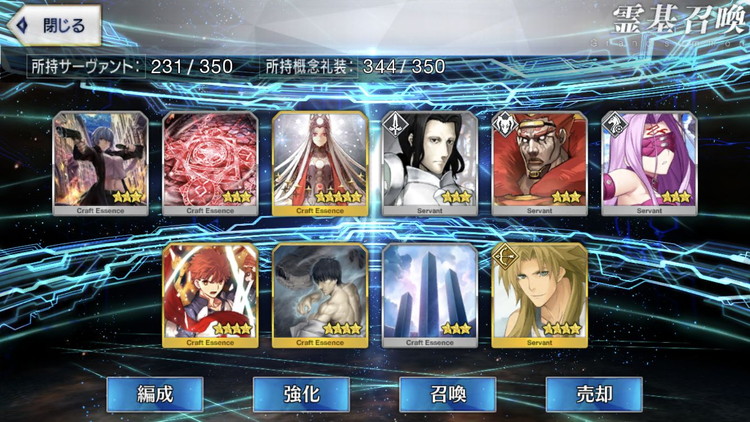Select the gunman Craft Essence card
Image resolution: width=750 pixels, height=422 pixels.
100,162
